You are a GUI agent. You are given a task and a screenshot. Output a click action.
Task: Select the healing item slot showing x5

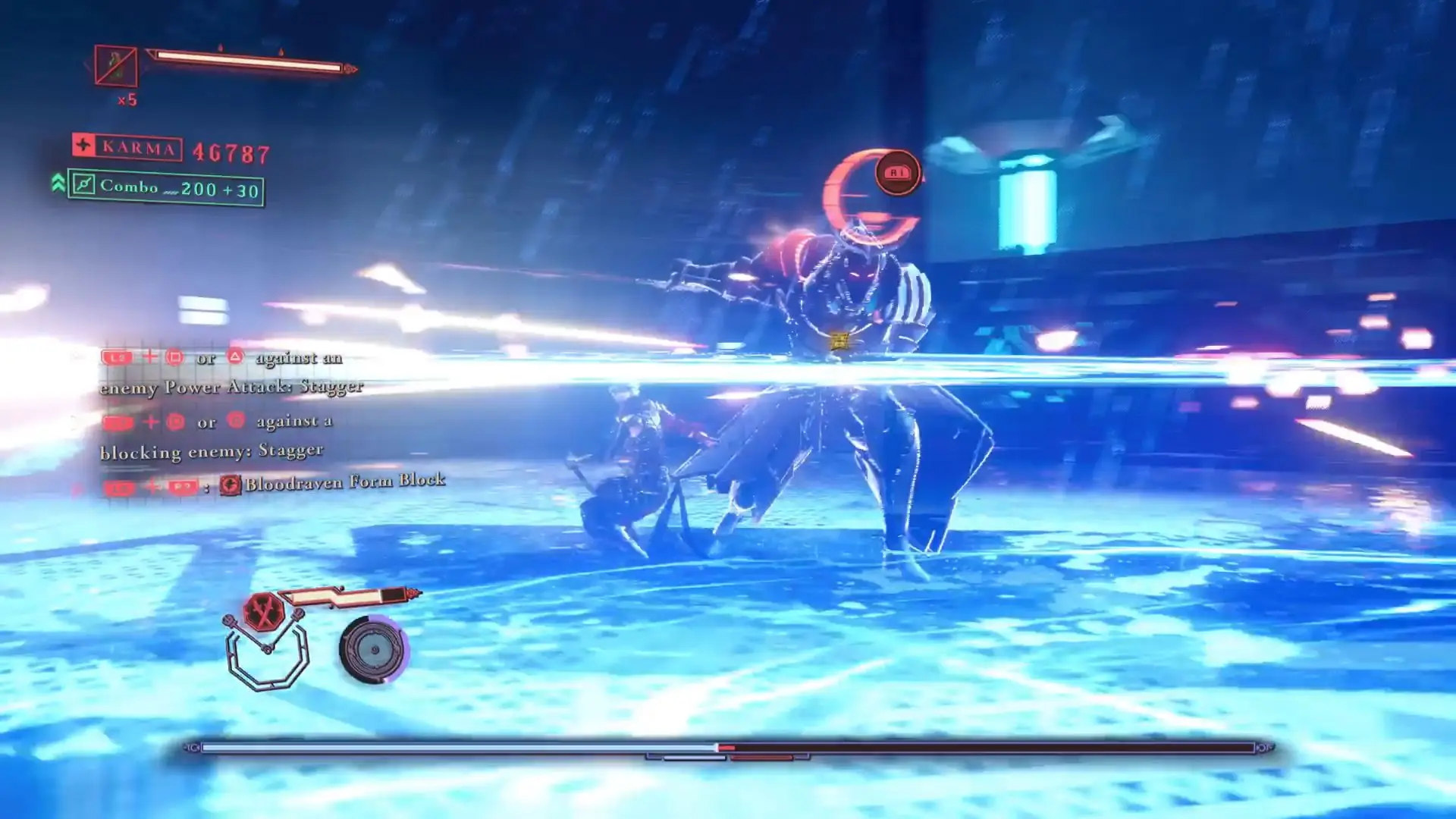(x=116, y=66)
